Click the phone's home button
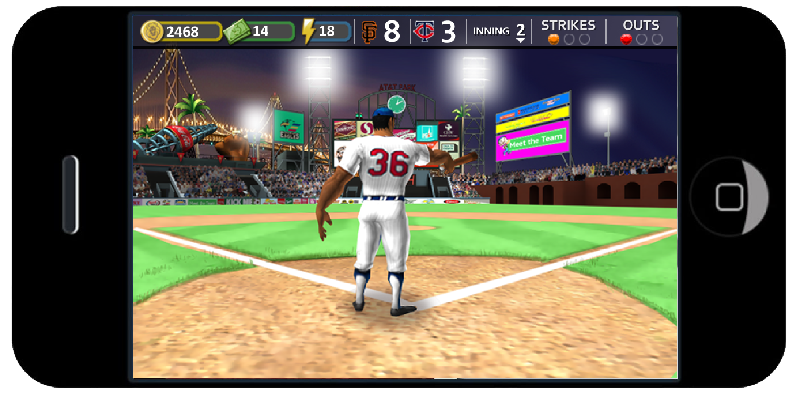Image resolution: width=800 pixels, height=400 pixels. pos(729,197)
